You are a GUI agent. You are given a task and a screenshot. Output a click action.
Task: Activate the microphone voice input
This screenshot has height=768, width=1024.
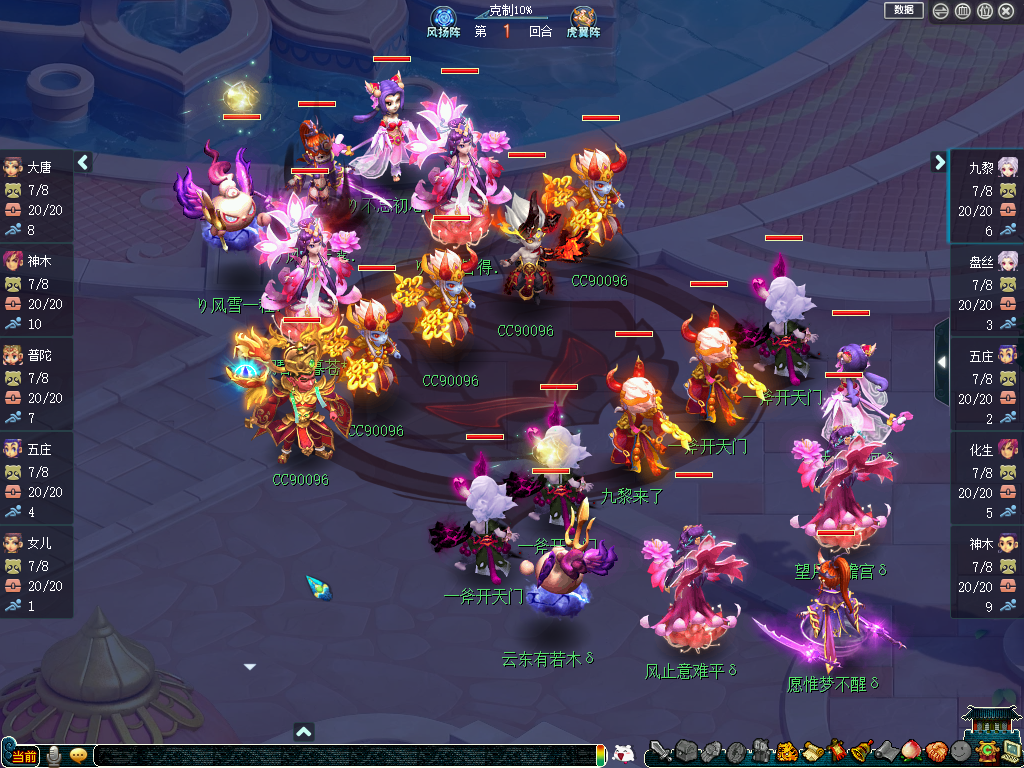(x=54, y=756)
